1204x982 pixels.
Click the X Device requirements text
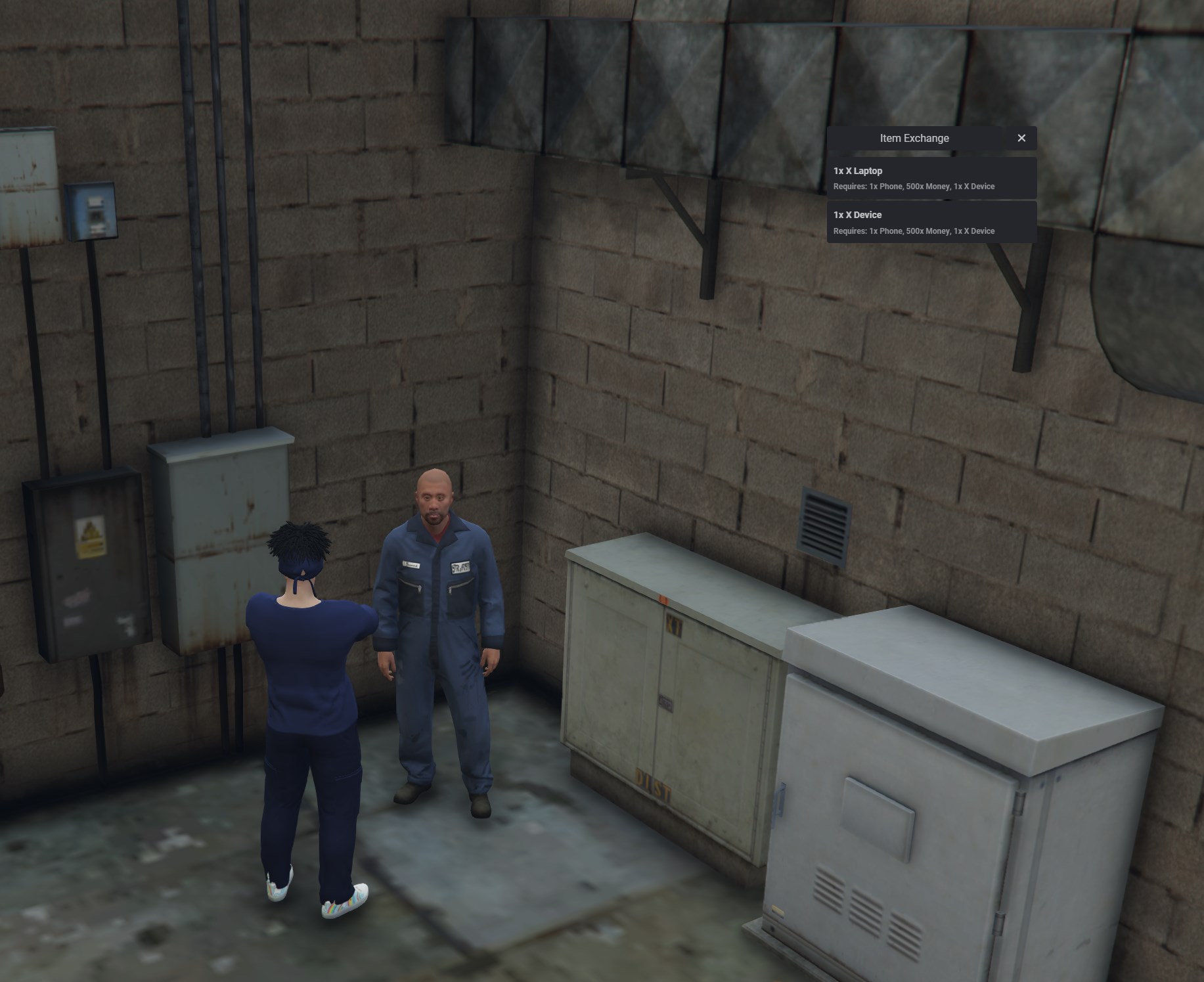914,231
